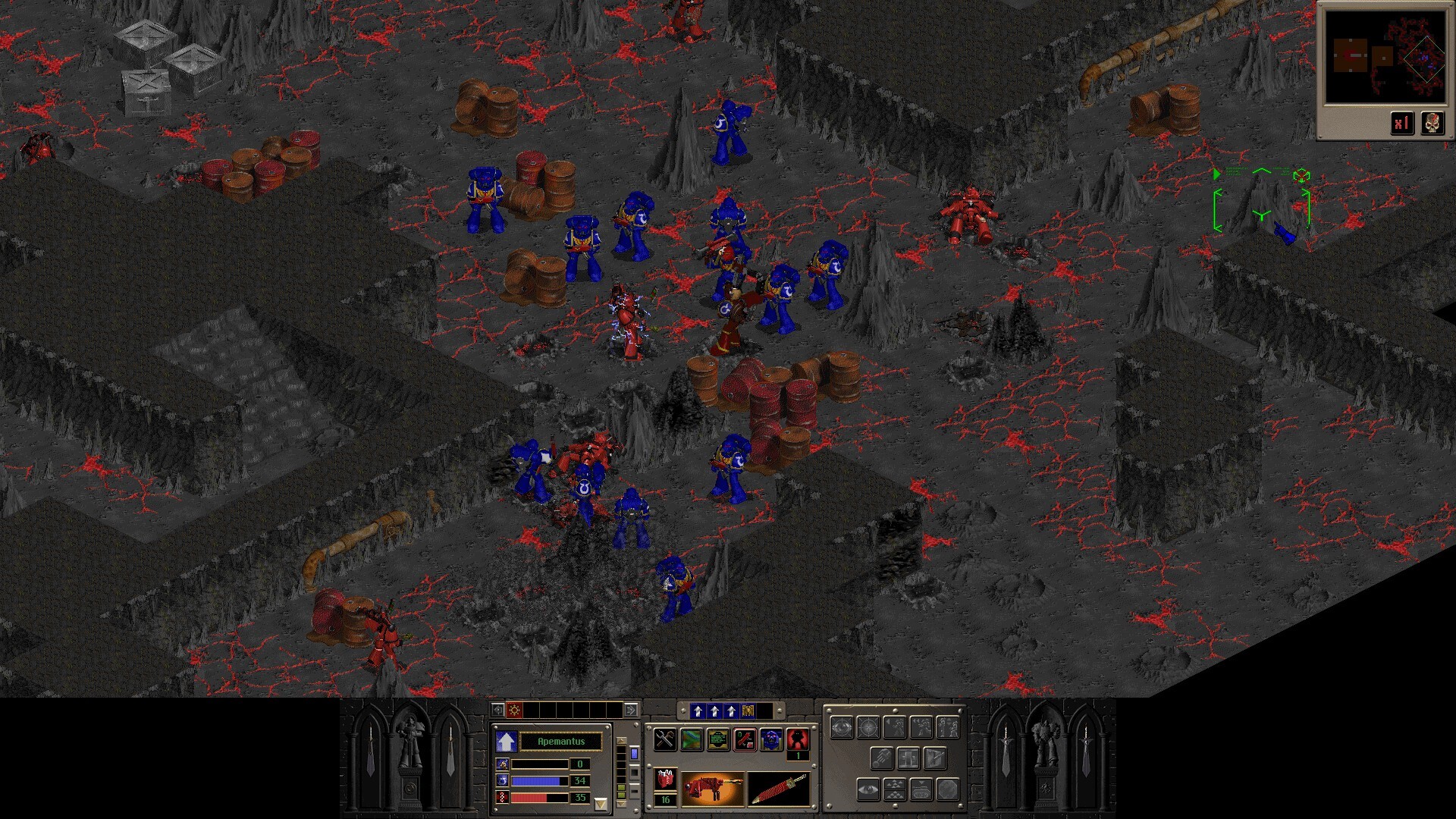
Task: Click the red marine casualty icon showing 1
Action: tap(797, 739)
